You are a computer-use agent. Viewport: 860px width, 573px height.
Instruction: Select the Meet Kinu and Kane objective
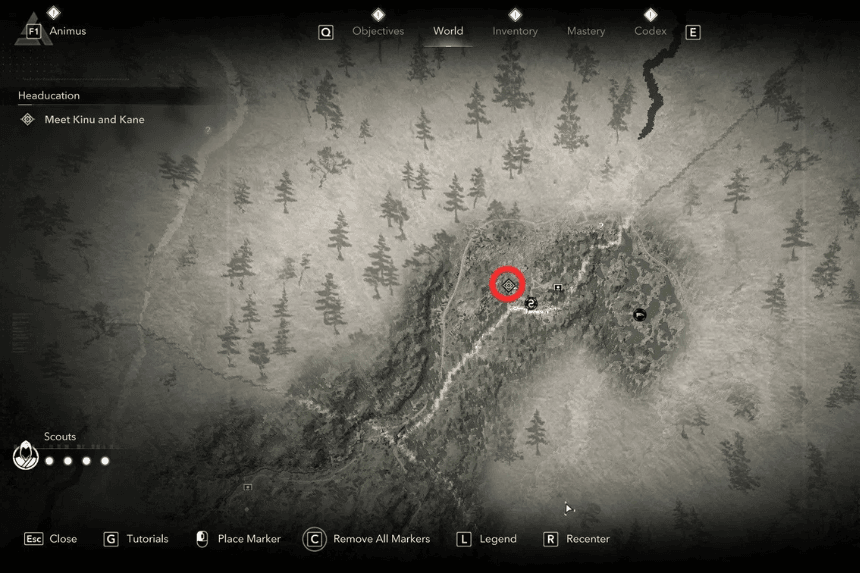coord(94,119)
